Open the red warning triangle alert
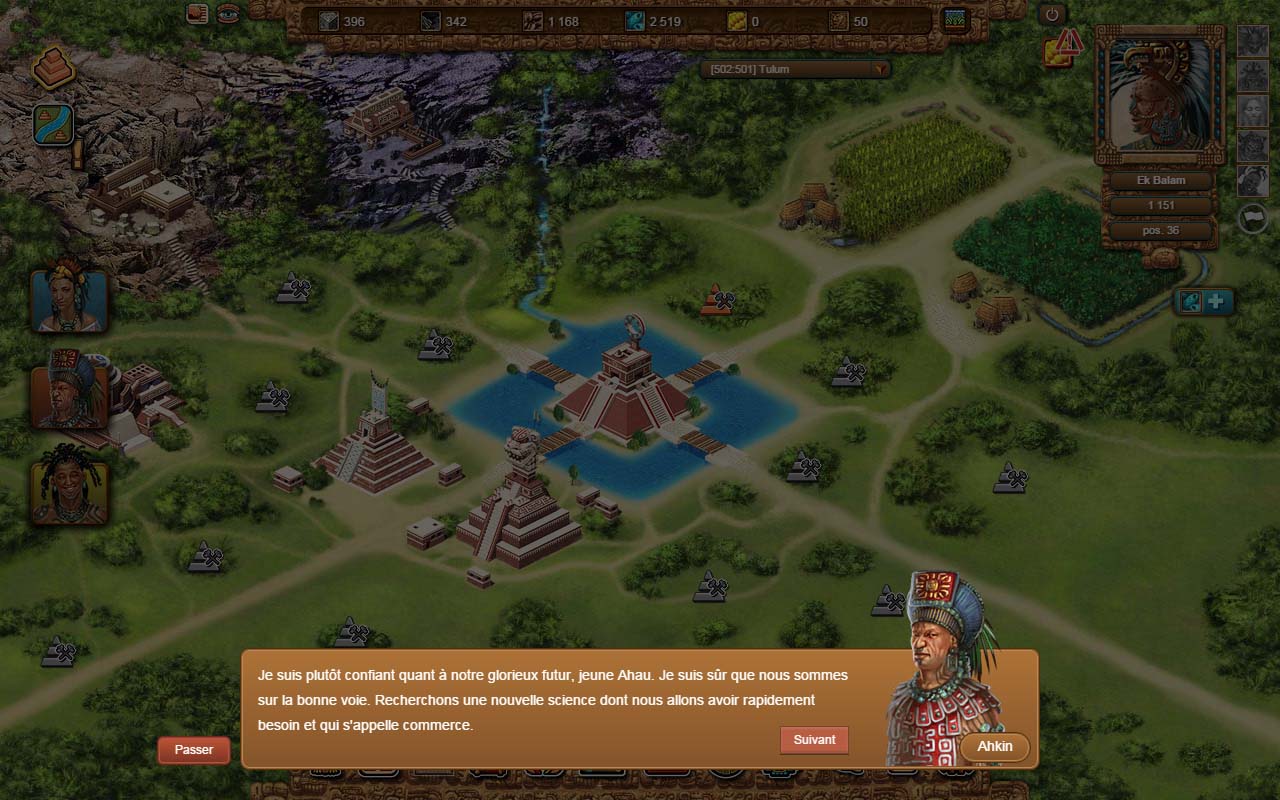The width and height of the screenshot is (1280, 800). (x=1069, y=42)
